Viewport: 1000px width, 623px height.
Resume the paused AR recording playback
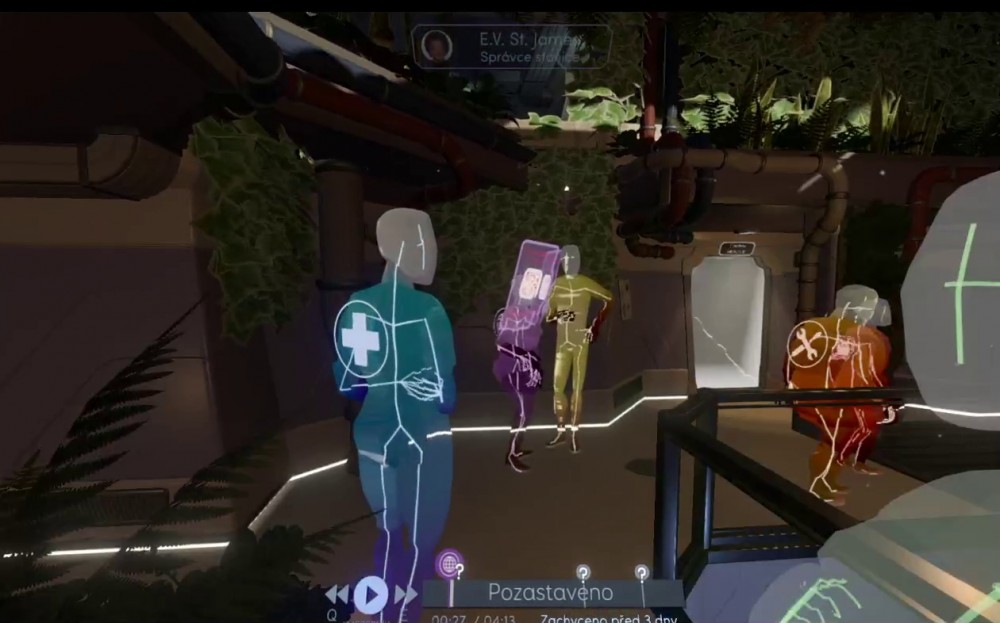click(370, 595)
